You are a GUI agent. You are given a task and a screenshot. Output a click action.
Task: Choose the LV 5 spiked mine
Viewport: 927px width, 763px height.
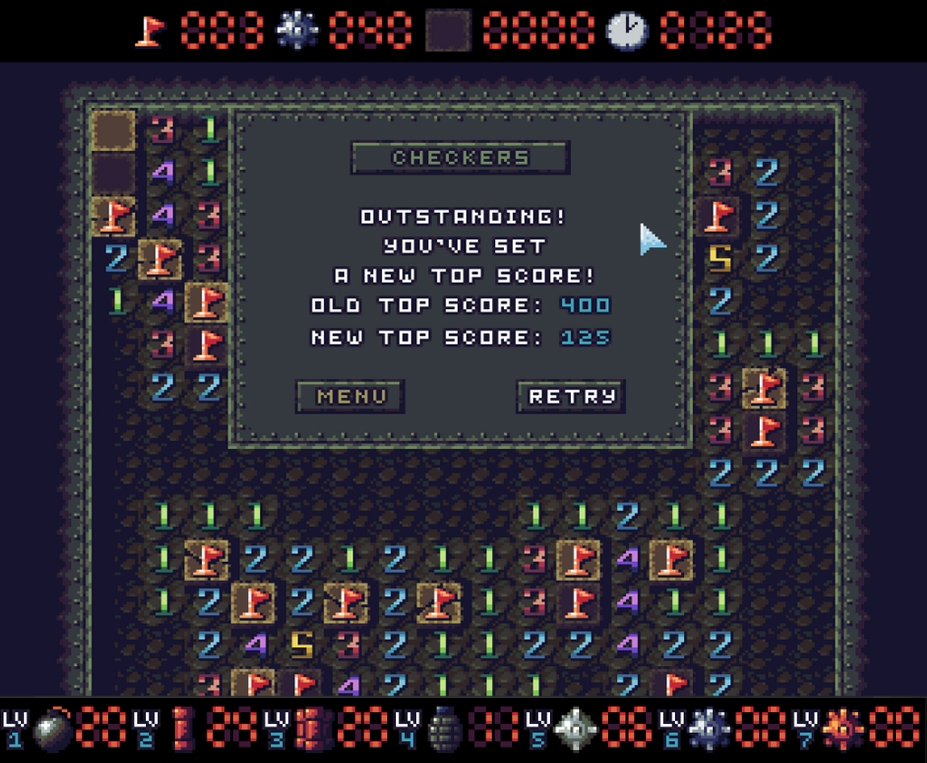[x=574, y=729]
